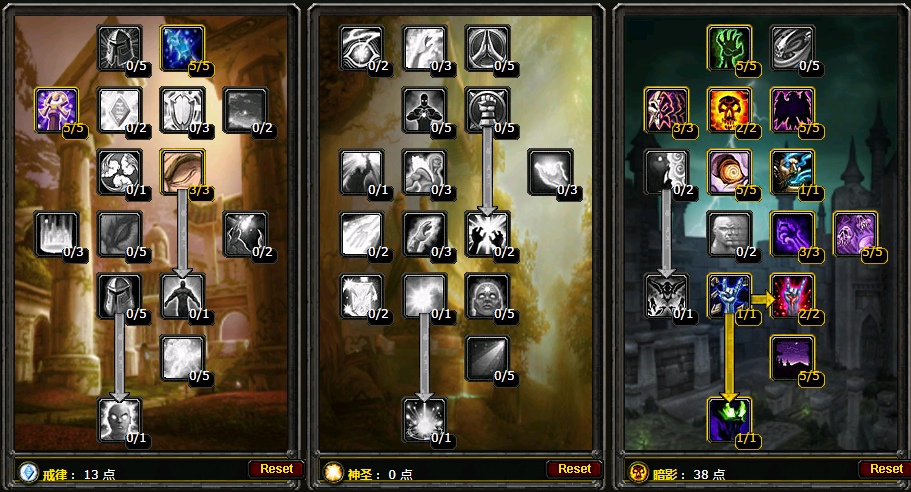Select the dark winged shadow talent at 5/5
This screenshot has height=492, width=911.
pyautogui.click(x=791, y=109)
